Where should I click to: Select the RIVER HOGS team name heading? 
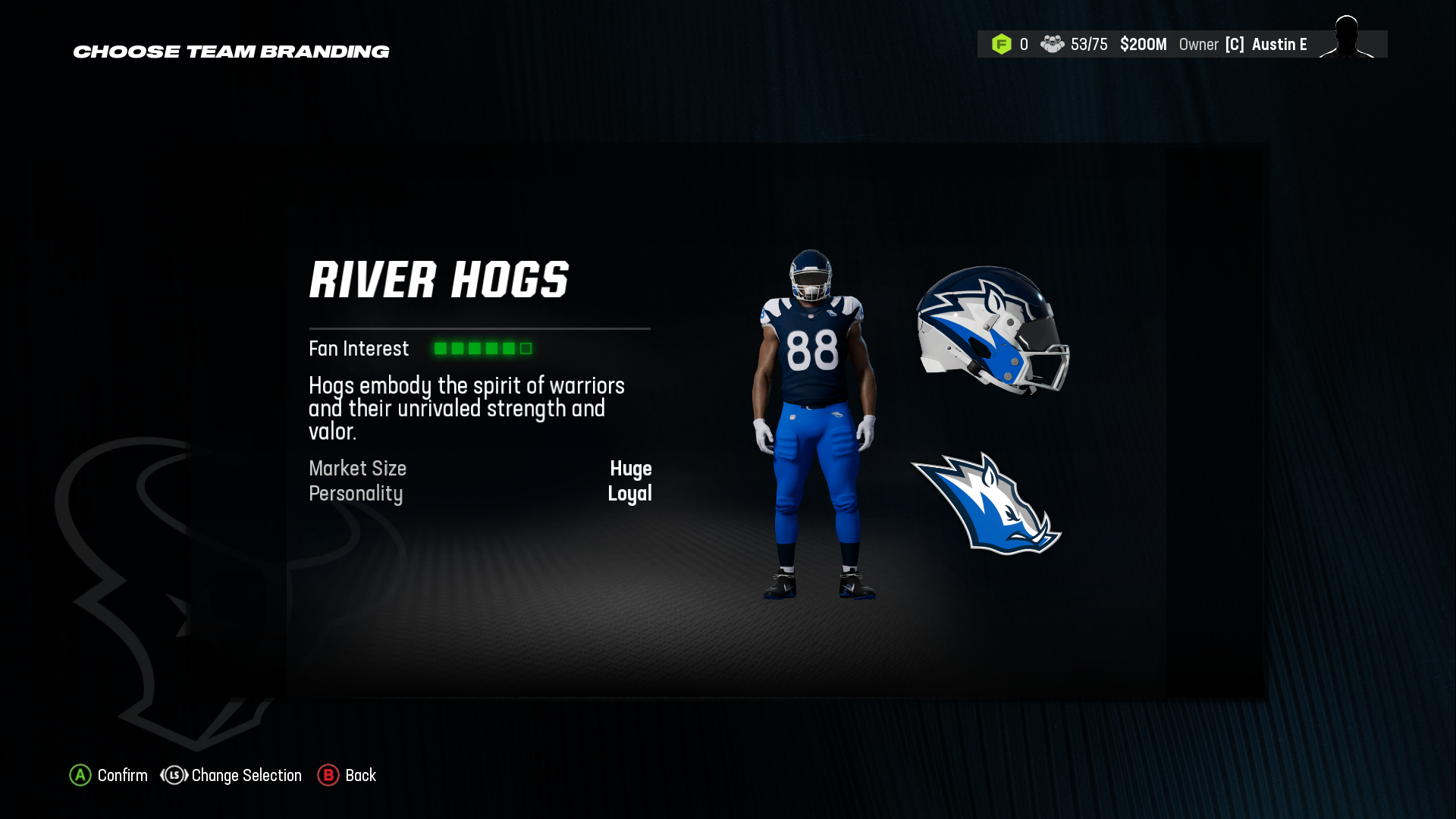pyautogui.click(x=440, y=280)
